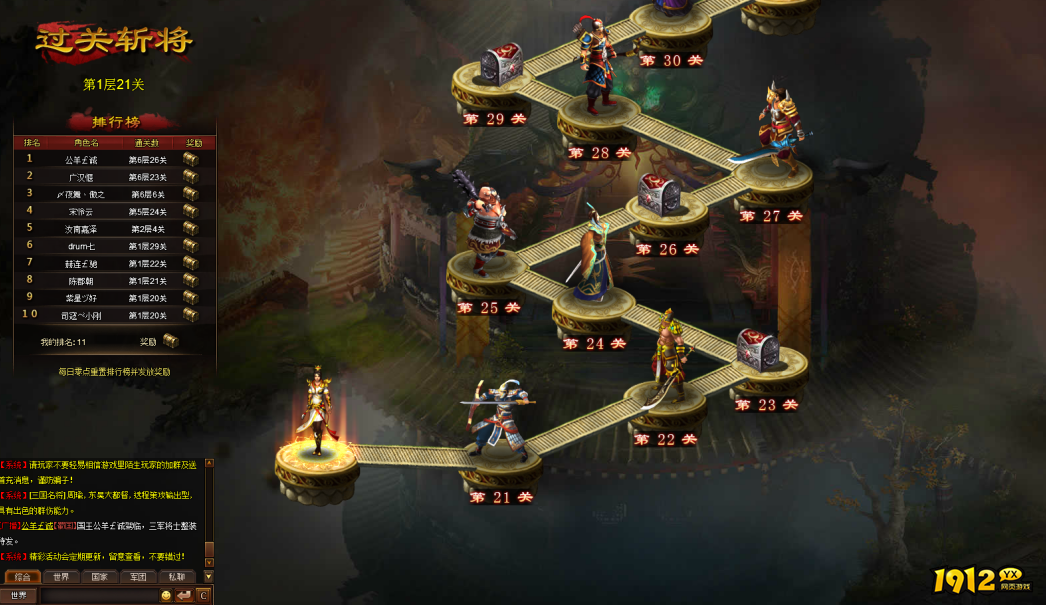
Task: Show the 军团 chat tab
Action: click(138, 577)
